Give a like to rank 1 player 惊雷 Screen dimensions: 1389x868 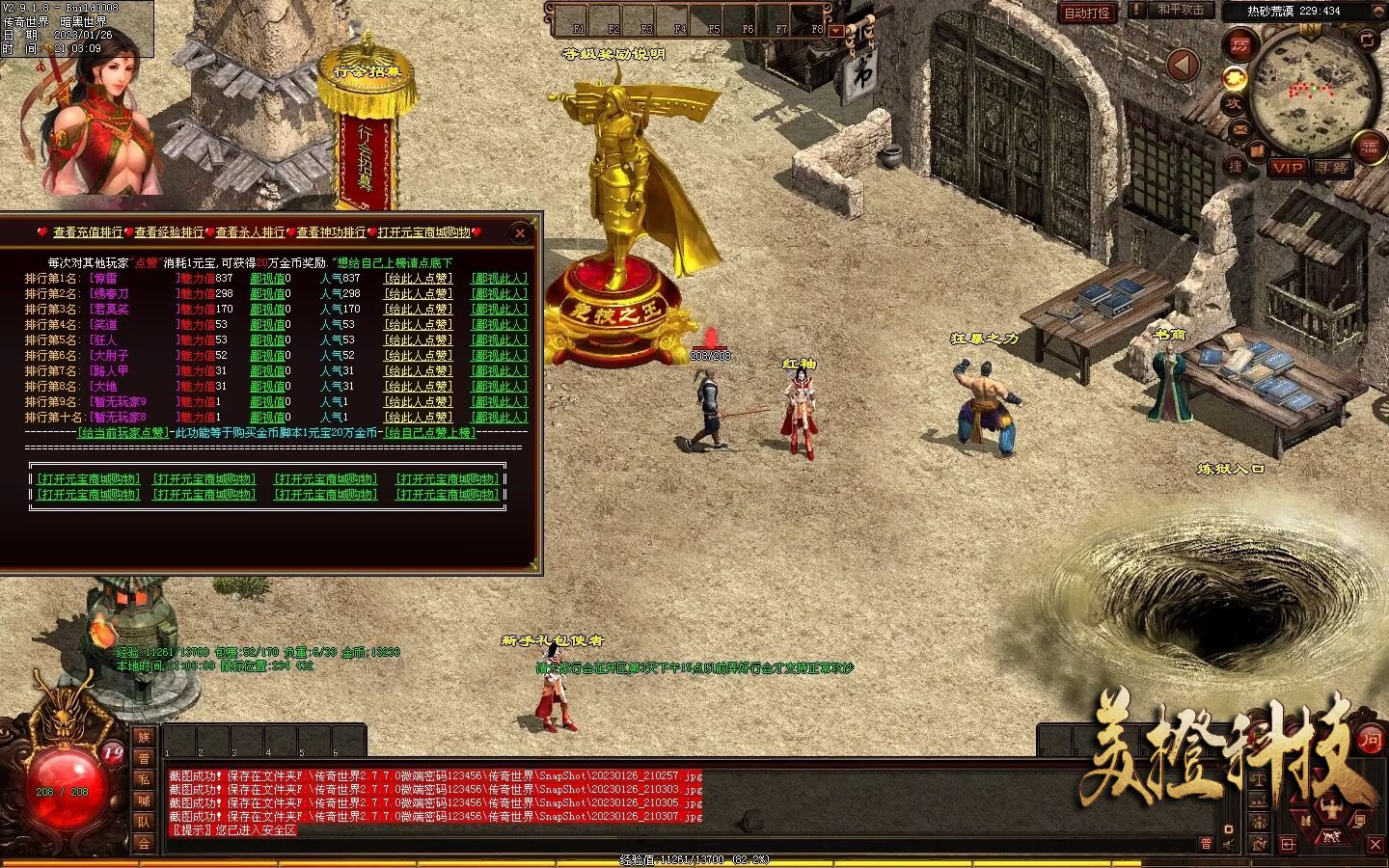pyautogui.click(x=418, y=279)
